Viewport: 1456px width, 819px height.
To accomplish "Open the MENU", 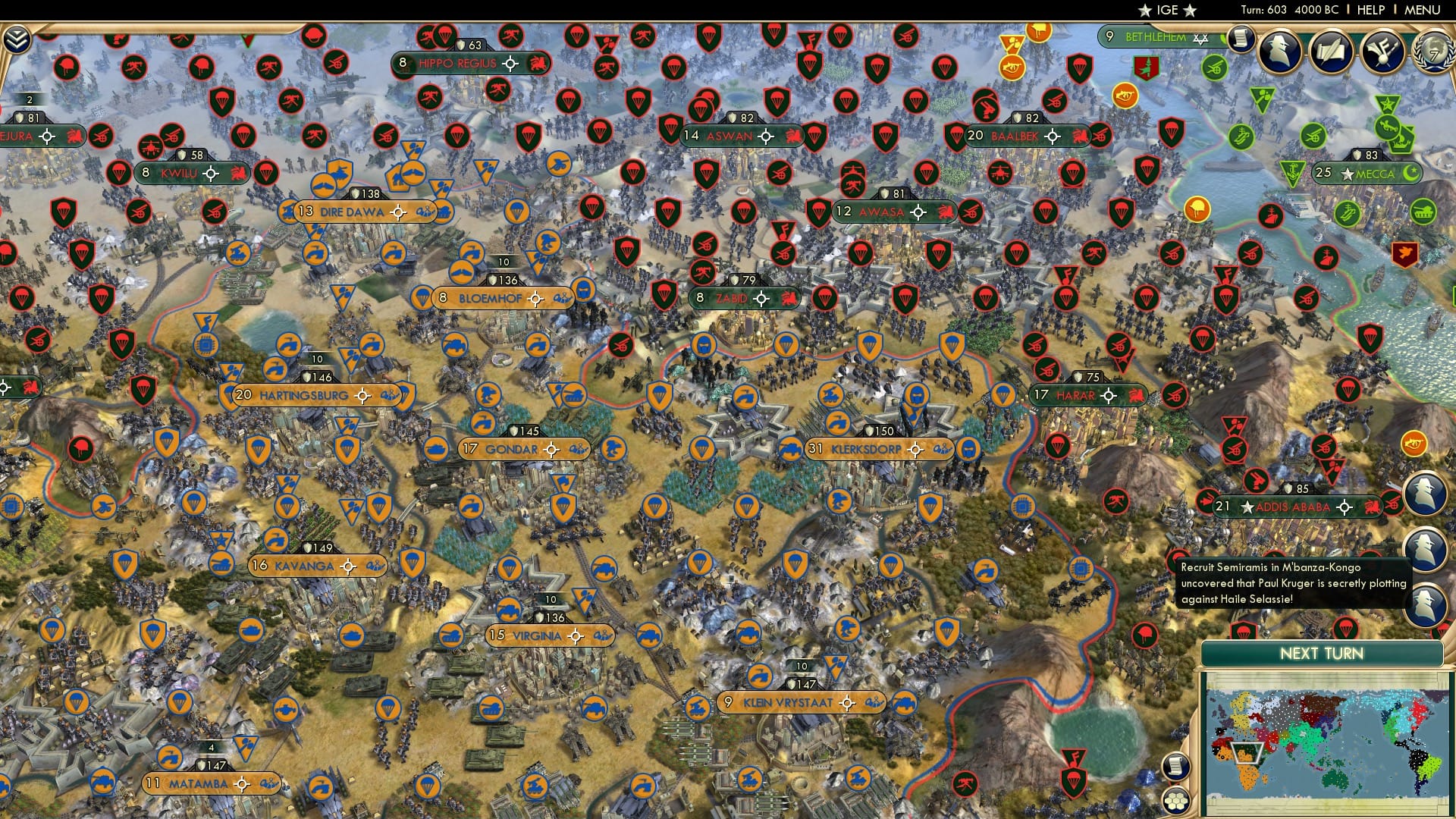I will tap(1423, 10).
